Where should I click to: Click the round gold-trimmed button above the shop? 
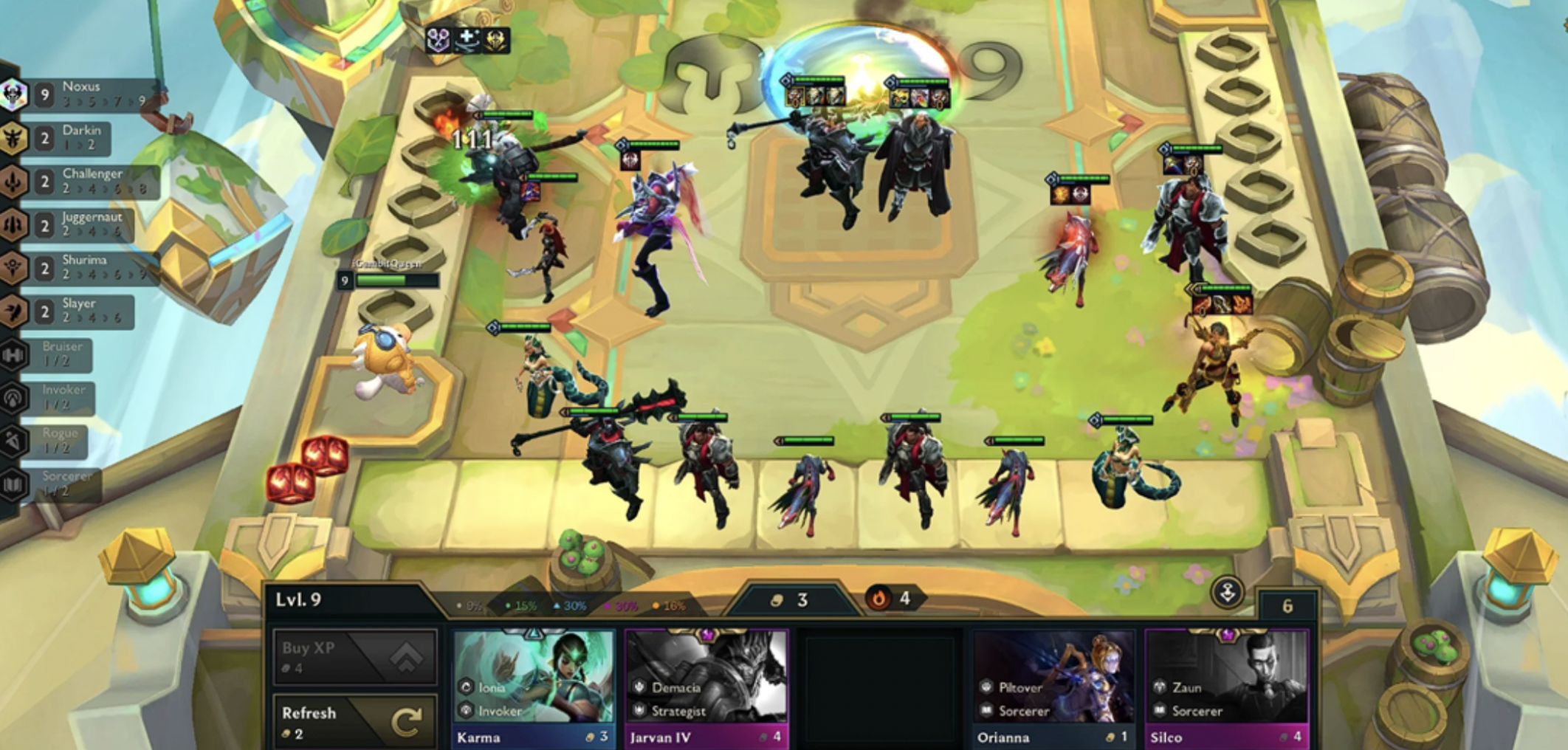pos(1227,592)
